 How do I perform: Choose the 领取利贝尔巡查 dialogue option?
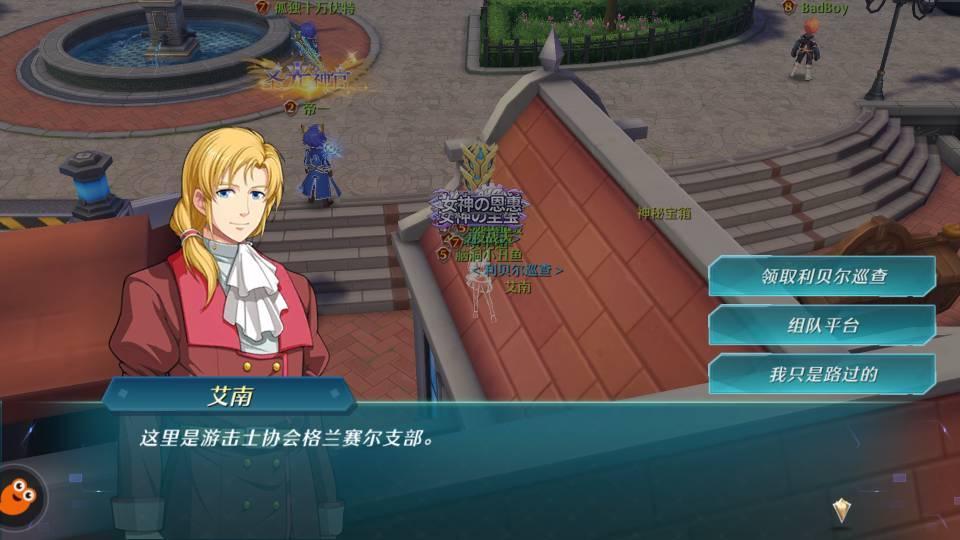822,277
